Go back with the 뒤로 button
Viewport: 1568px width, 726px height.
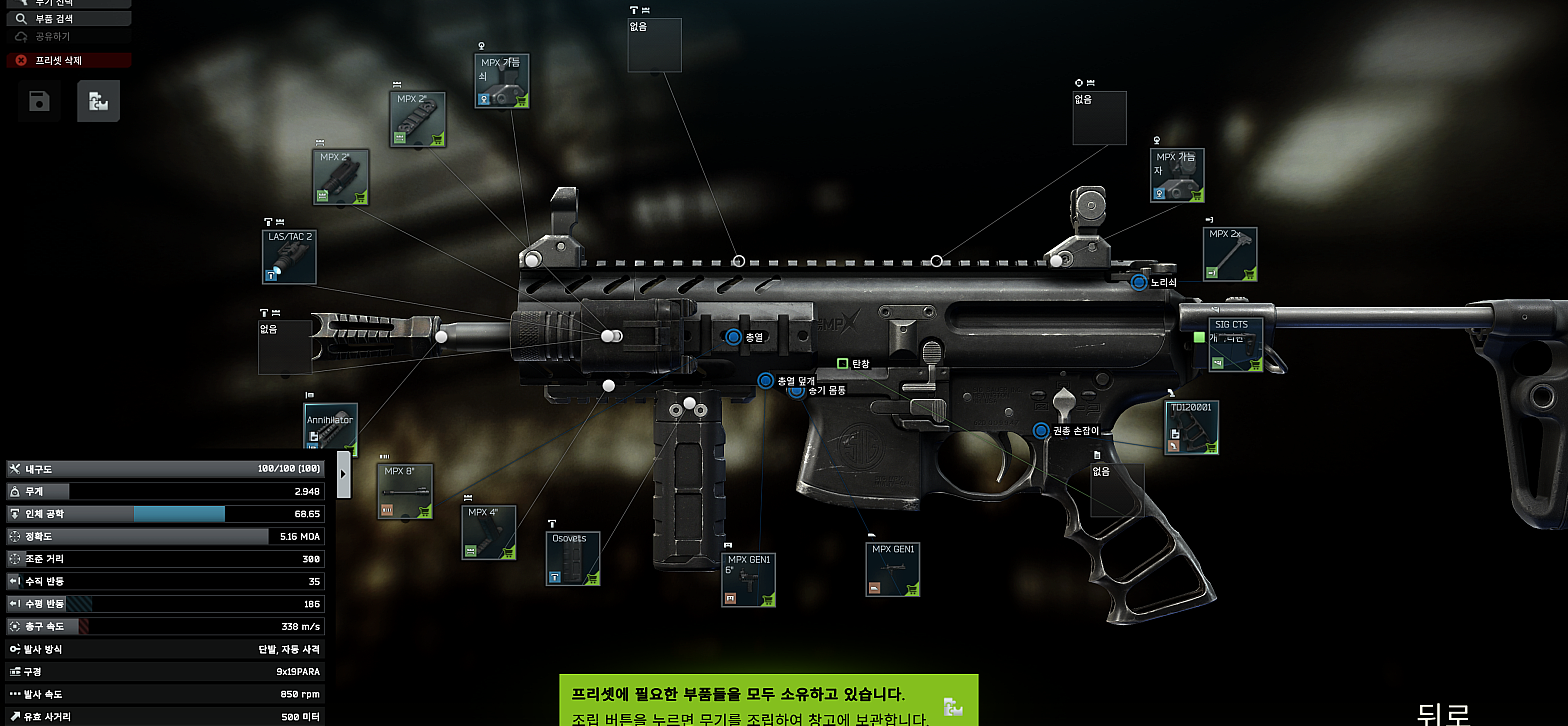click(1442, 712)
